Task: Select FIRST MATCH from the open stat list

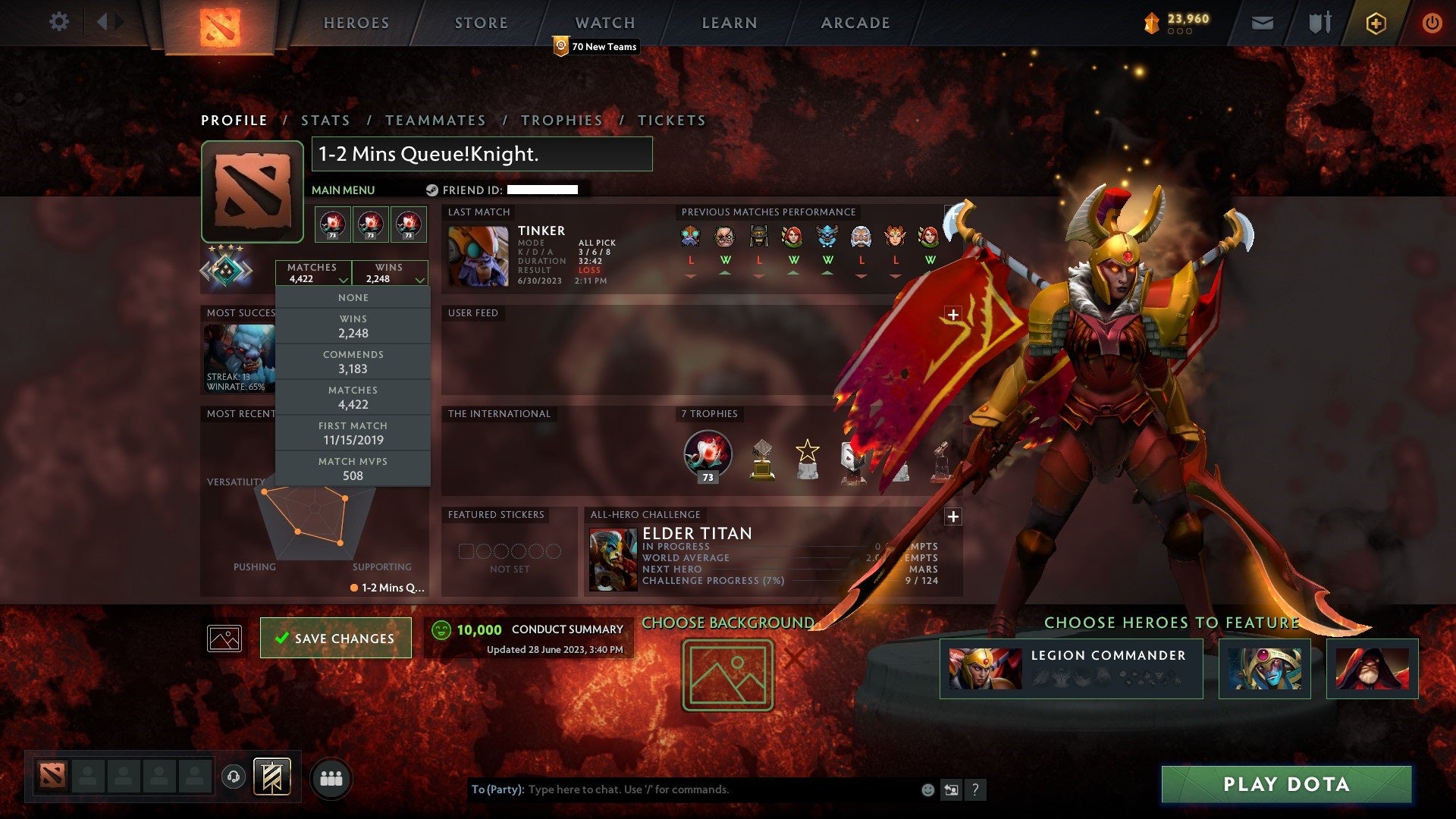Action: (353, 432)
